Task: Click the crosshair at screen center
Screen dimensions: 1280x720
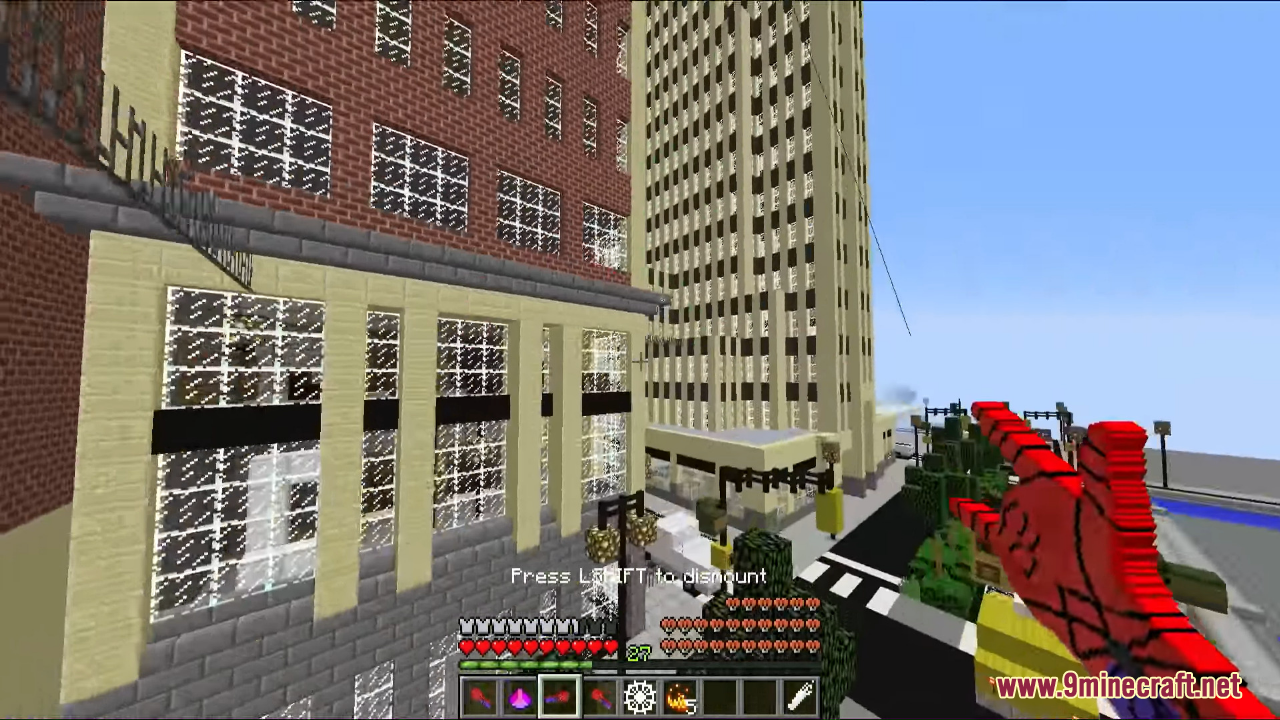Action: [x=640, y=360]
